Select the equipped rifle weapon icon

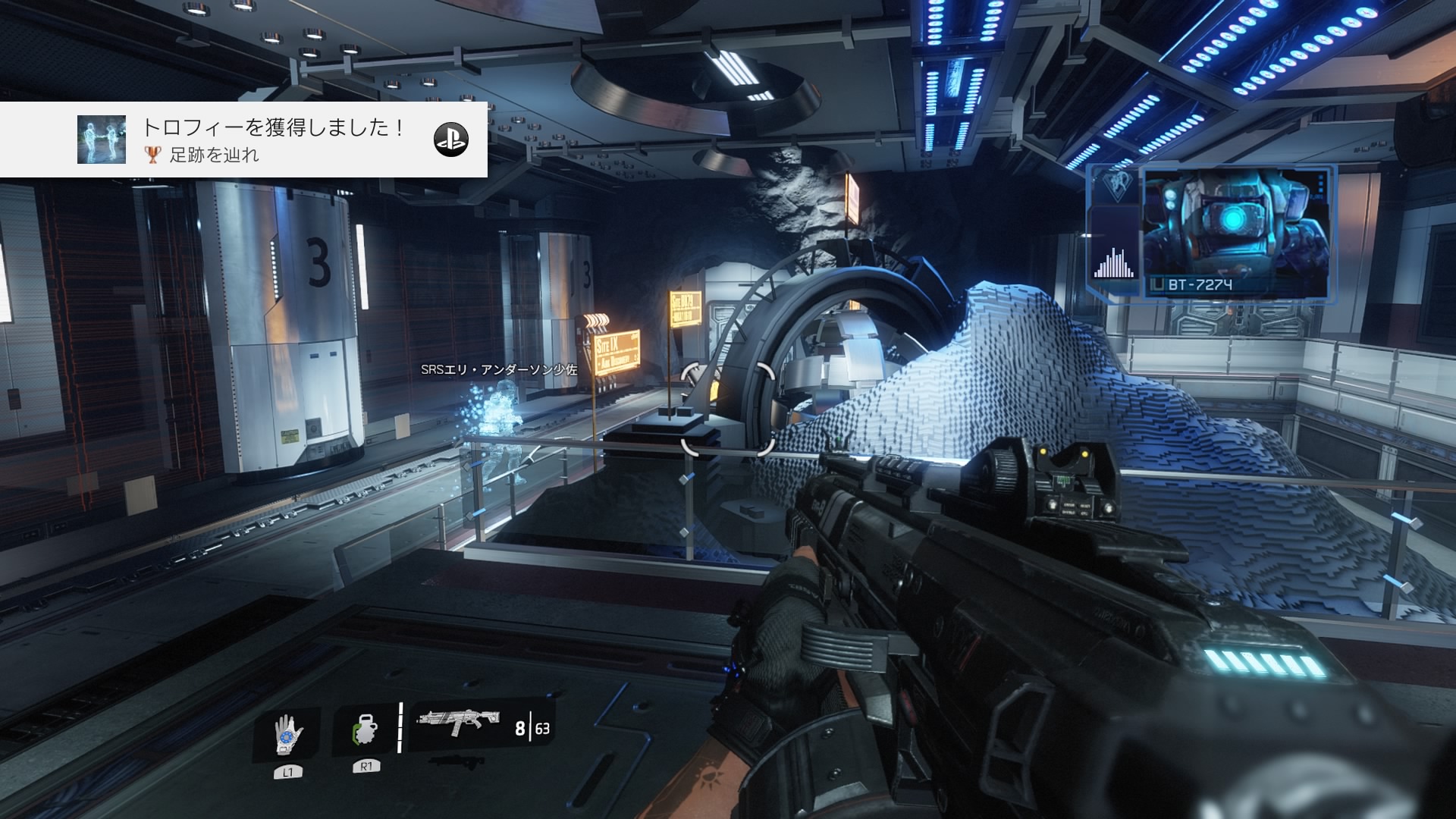point(458,722)
